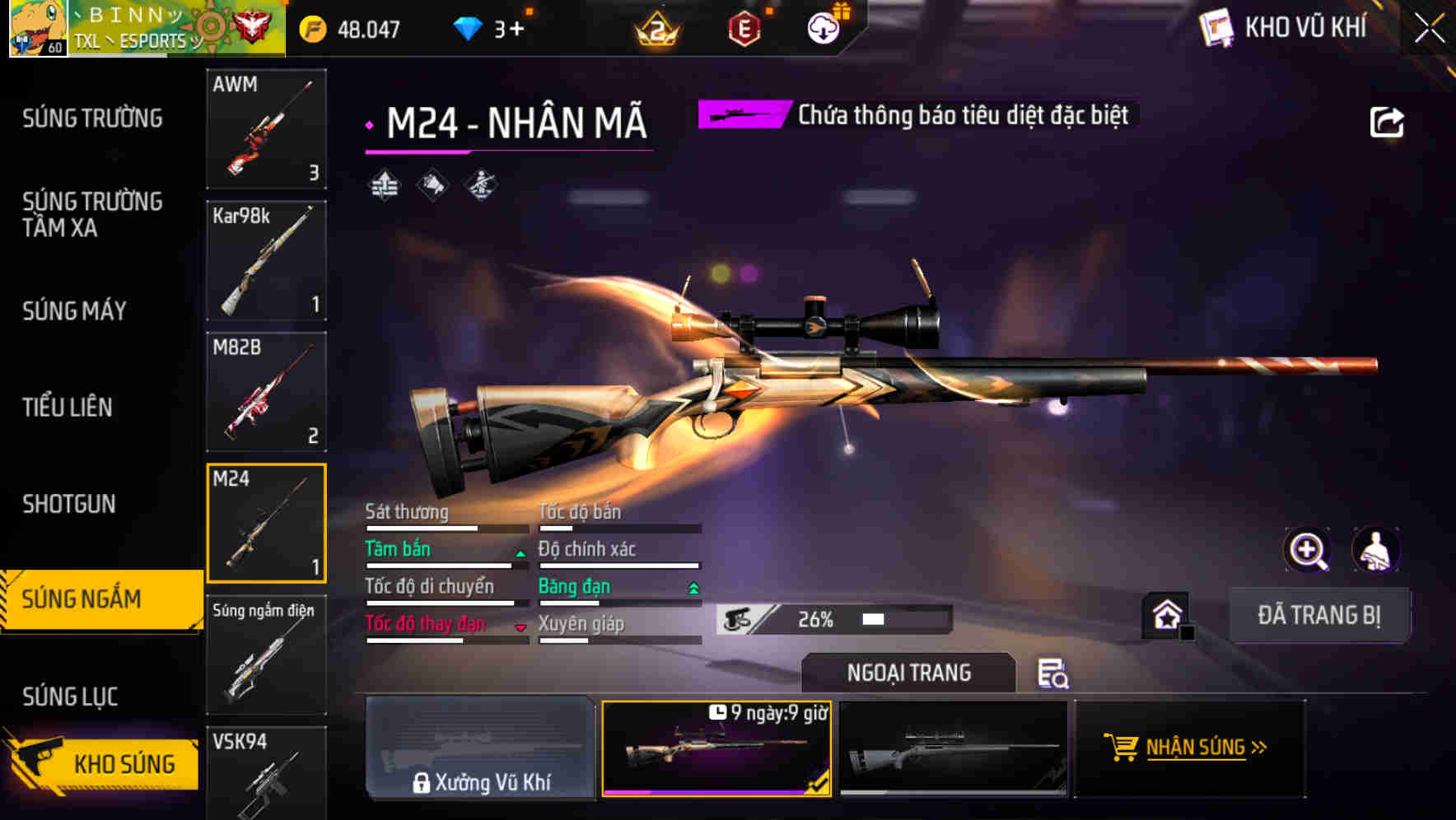Click the megaphone kill-announcement attribute icon

click(432, 186)
